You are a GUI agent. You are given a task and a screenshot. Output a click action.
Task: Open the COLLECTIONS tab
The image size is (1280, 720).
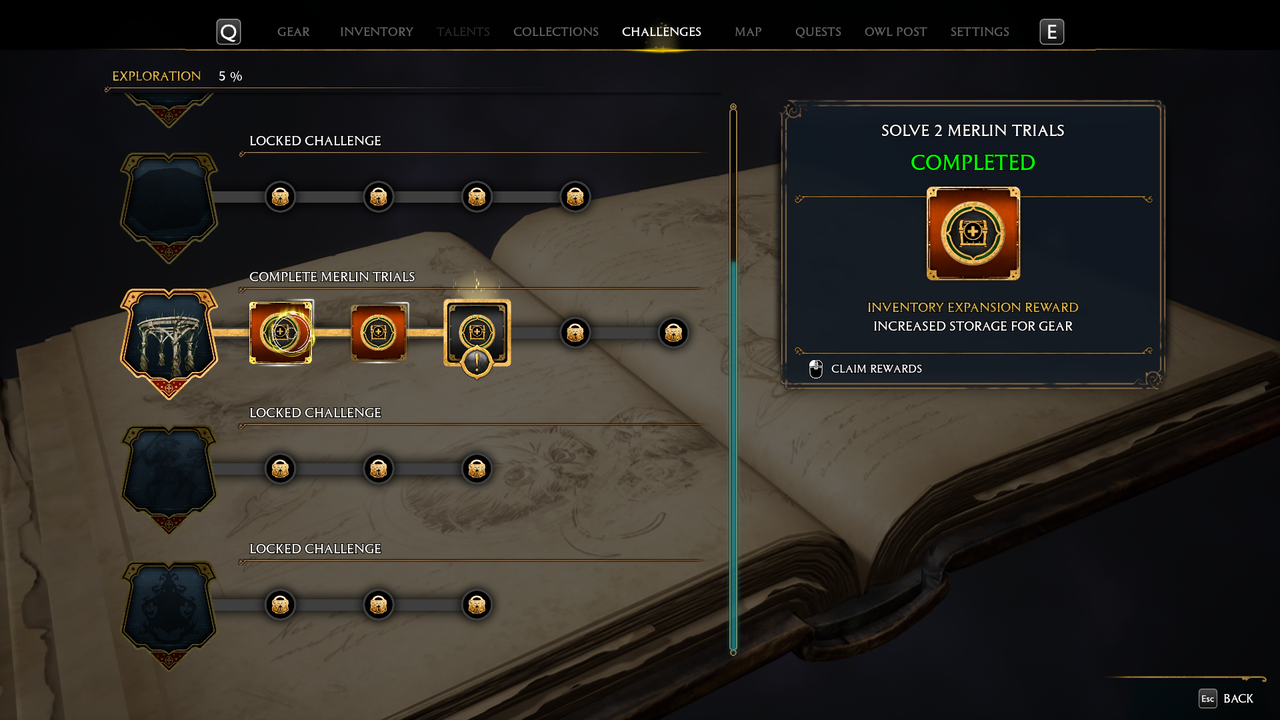pyautogui.click(x=555, y=31)
